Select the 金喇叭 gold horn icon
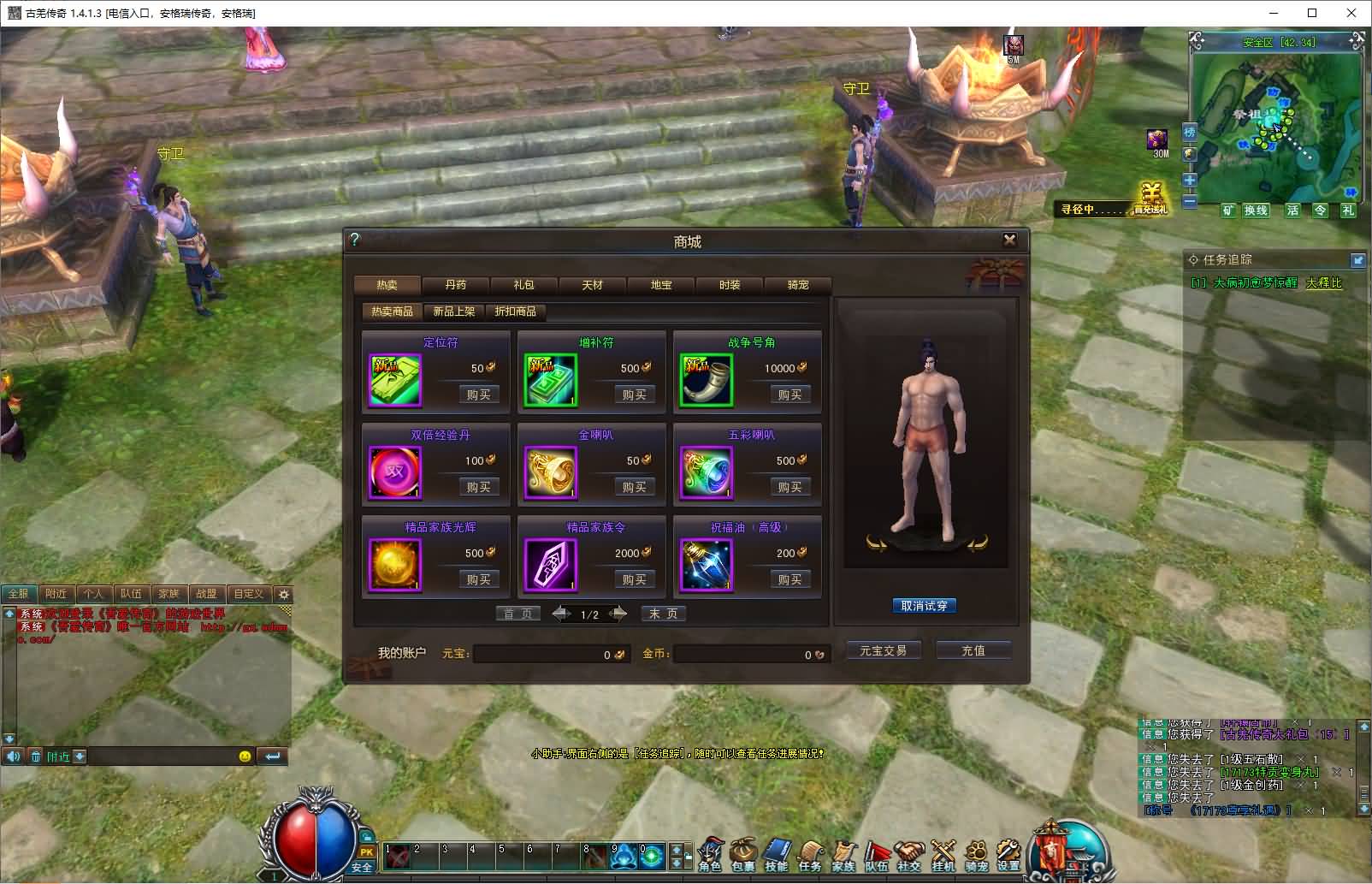1372x884 pixels. pos(550,472)
